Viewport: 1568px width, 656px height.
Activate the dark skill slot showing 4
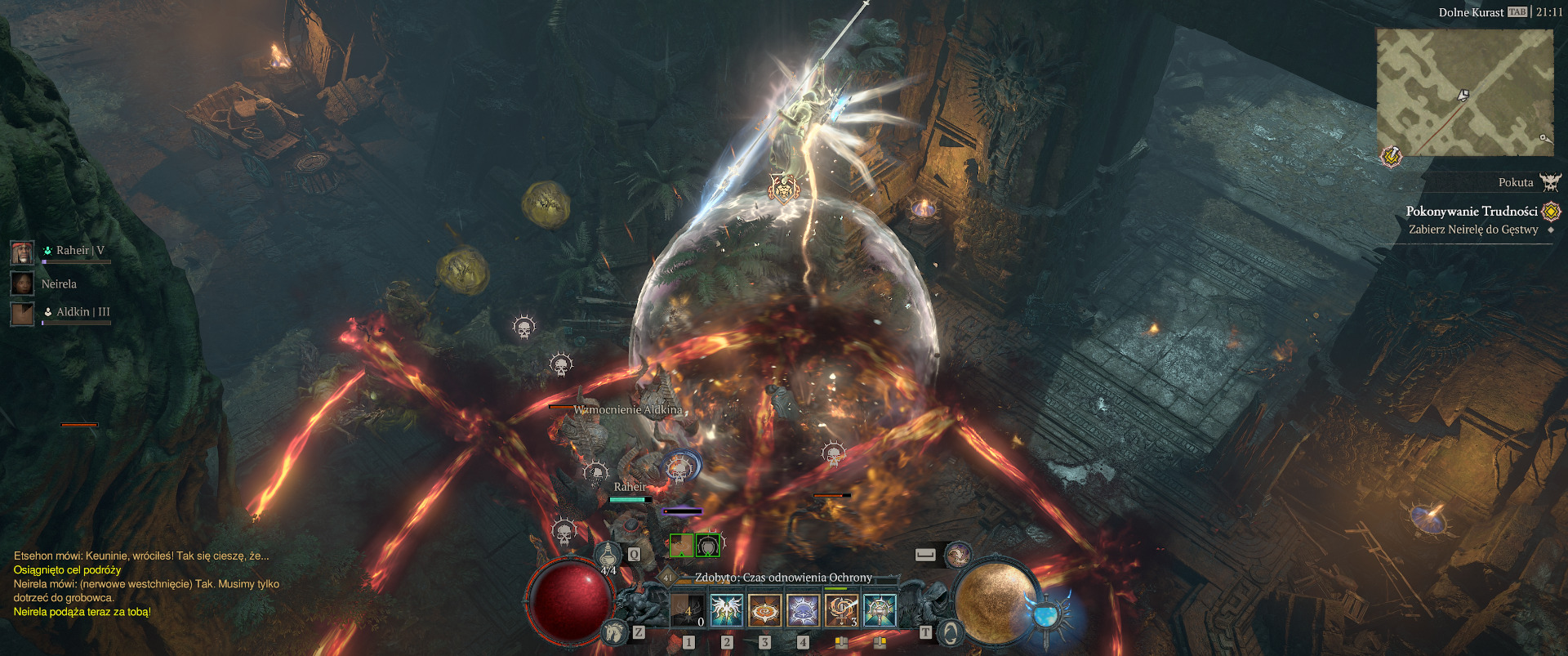[x=688, y=610]
